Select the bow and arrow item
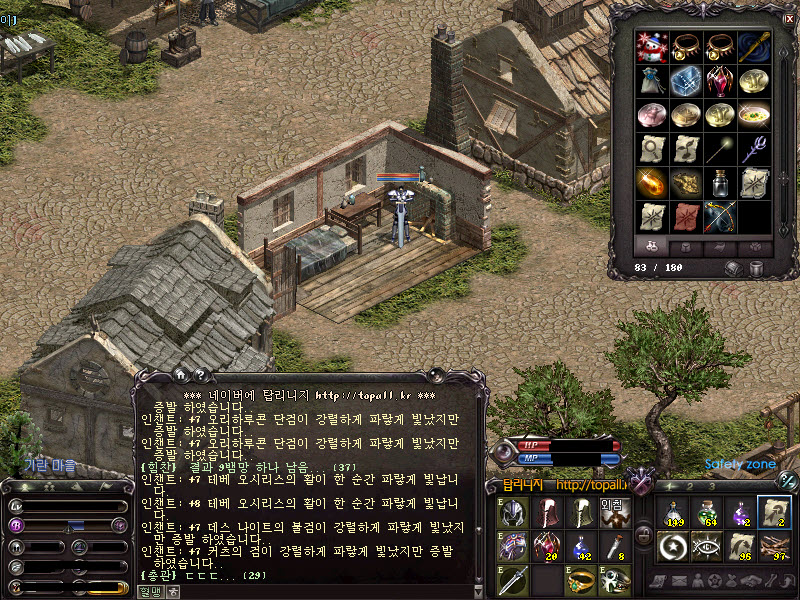 tap(720, 216)
